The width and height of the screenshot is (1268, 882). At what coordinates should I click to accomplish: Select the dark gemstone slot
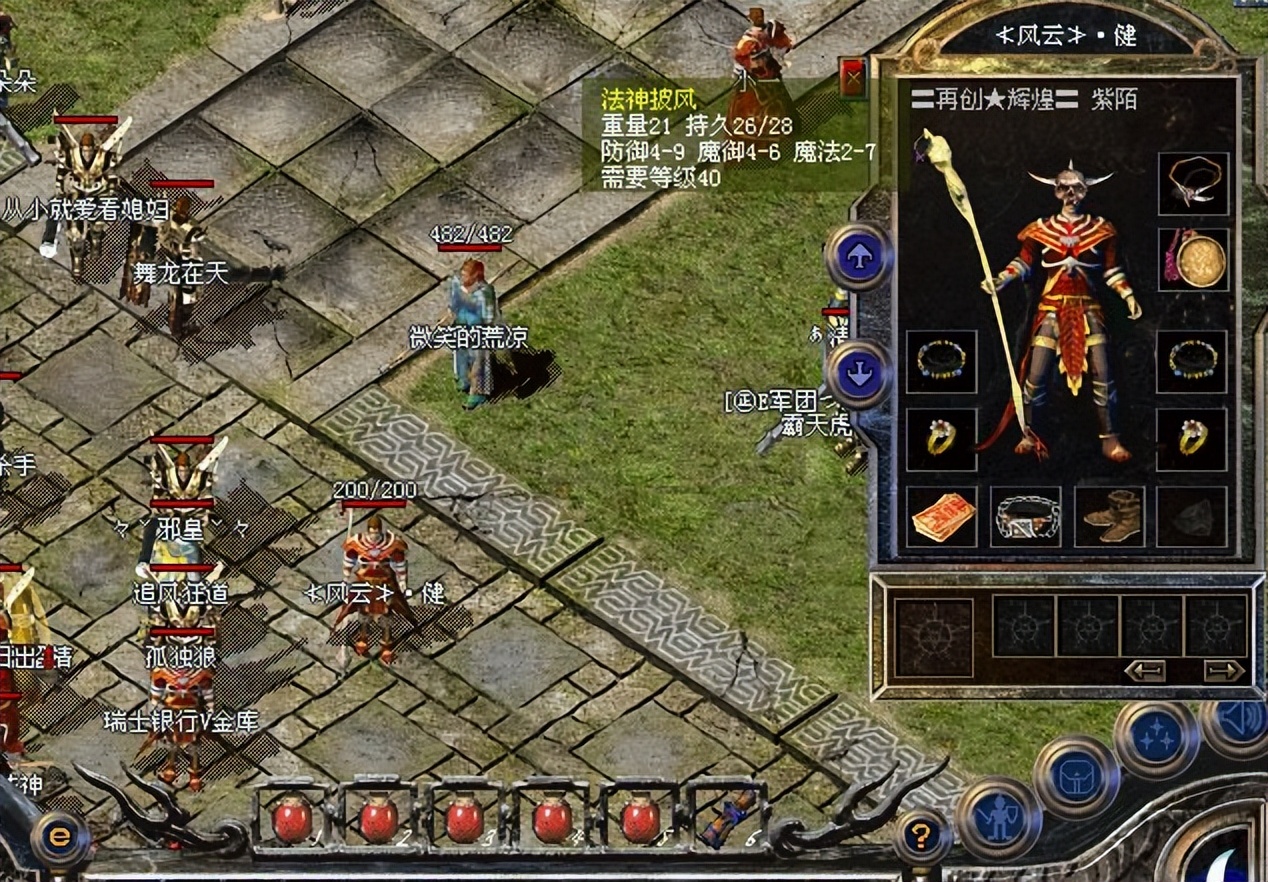point(1192,516)
